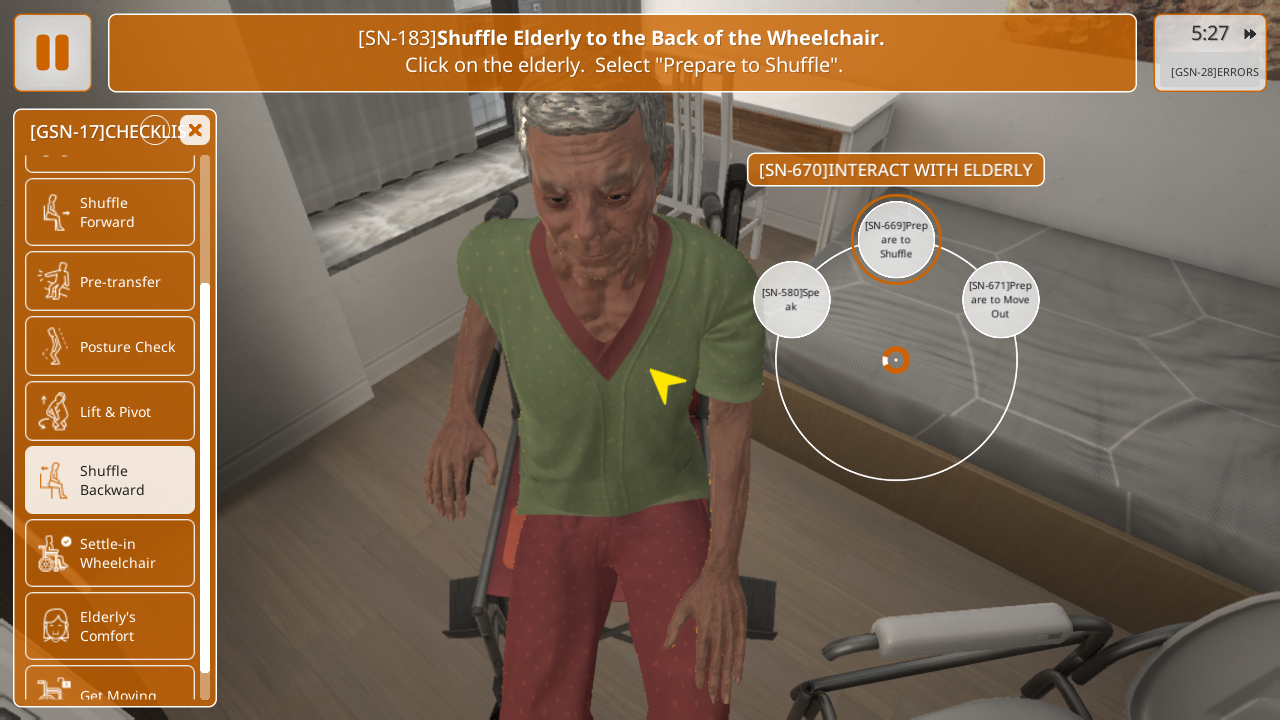Select the Shuffle Backward checklist item

point(110,480)
